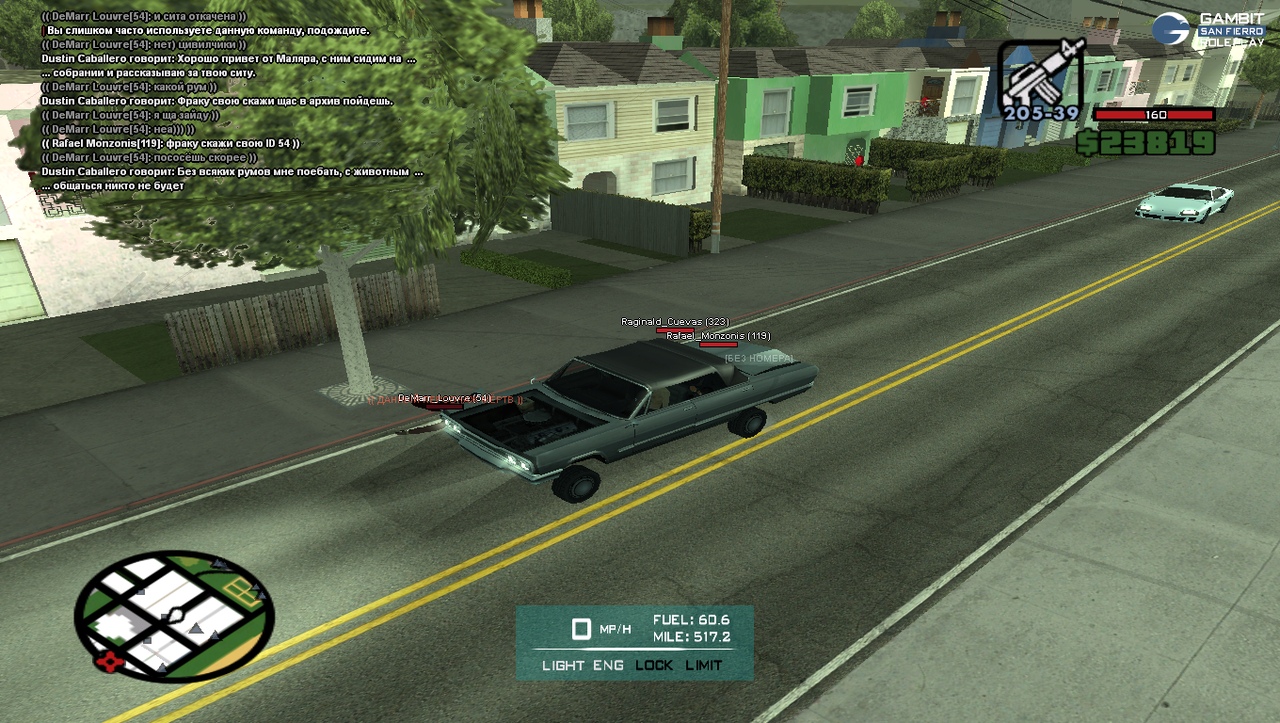Select the Rafael_Monzonis (119) player nametag

pos(718,336)
